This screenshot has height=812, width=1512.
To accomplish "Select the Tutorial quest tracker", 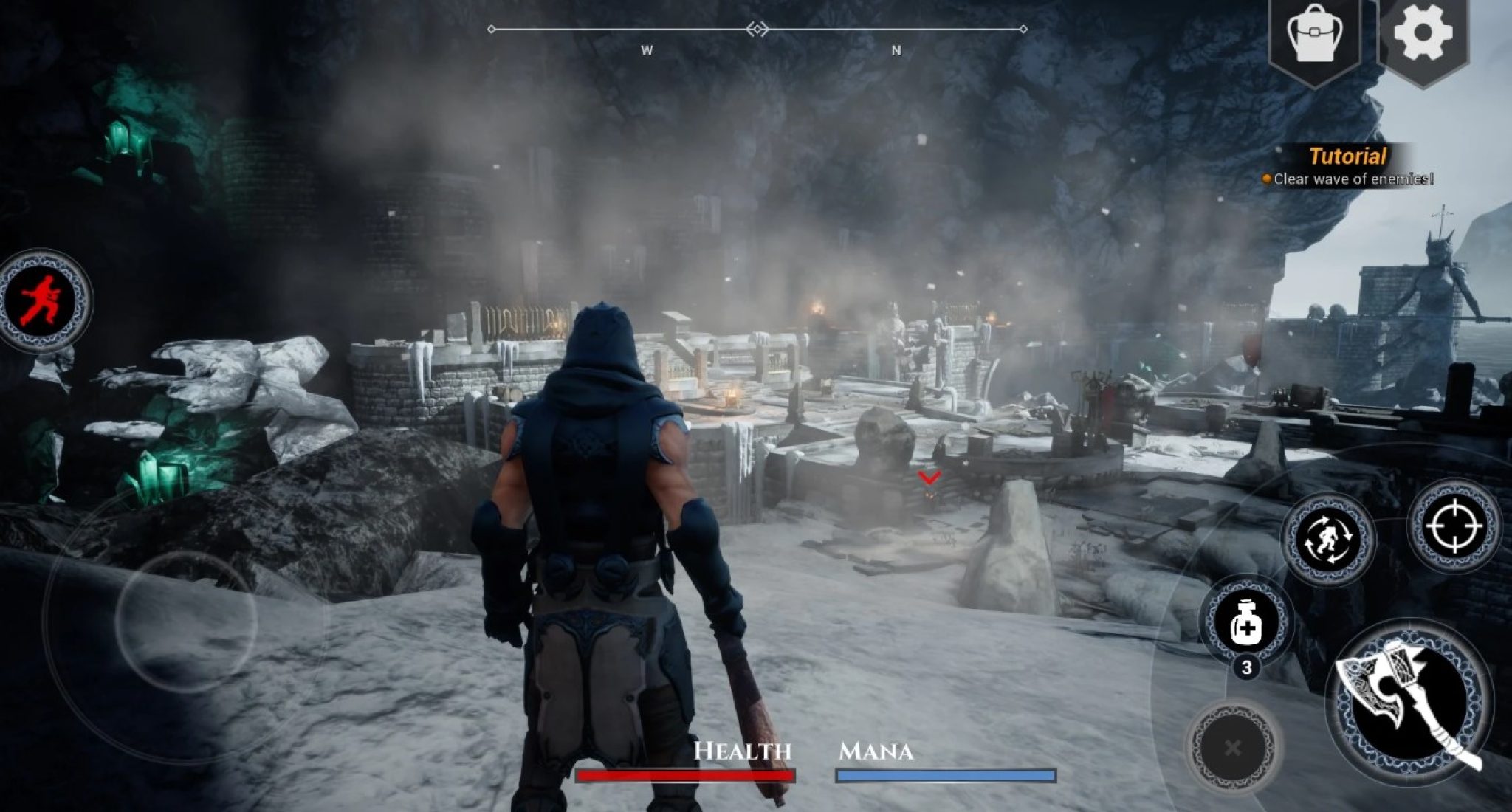I will [x=1348, y=166].
